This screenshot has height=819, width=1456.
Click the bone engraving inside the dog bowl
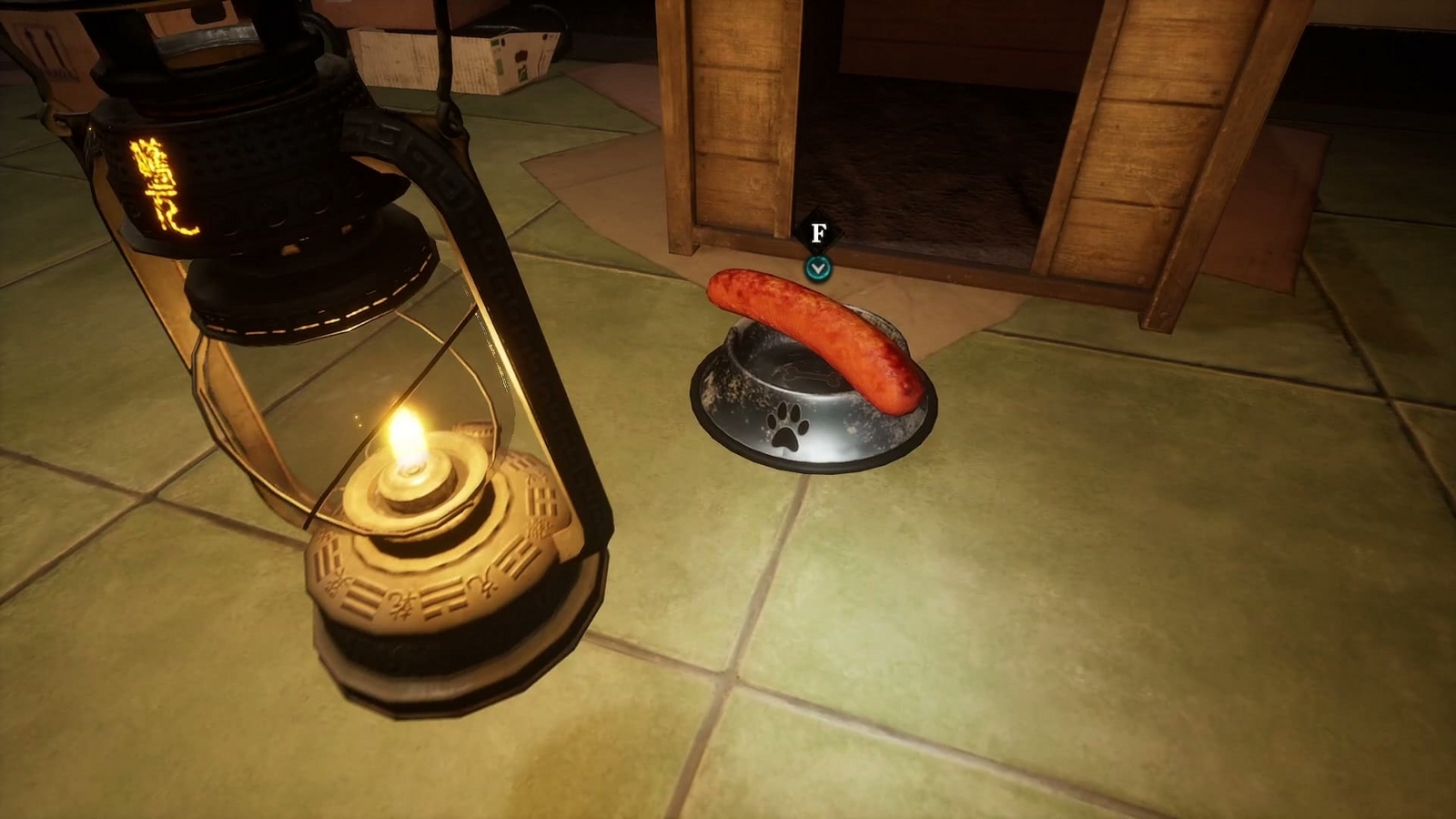point(808,376)
